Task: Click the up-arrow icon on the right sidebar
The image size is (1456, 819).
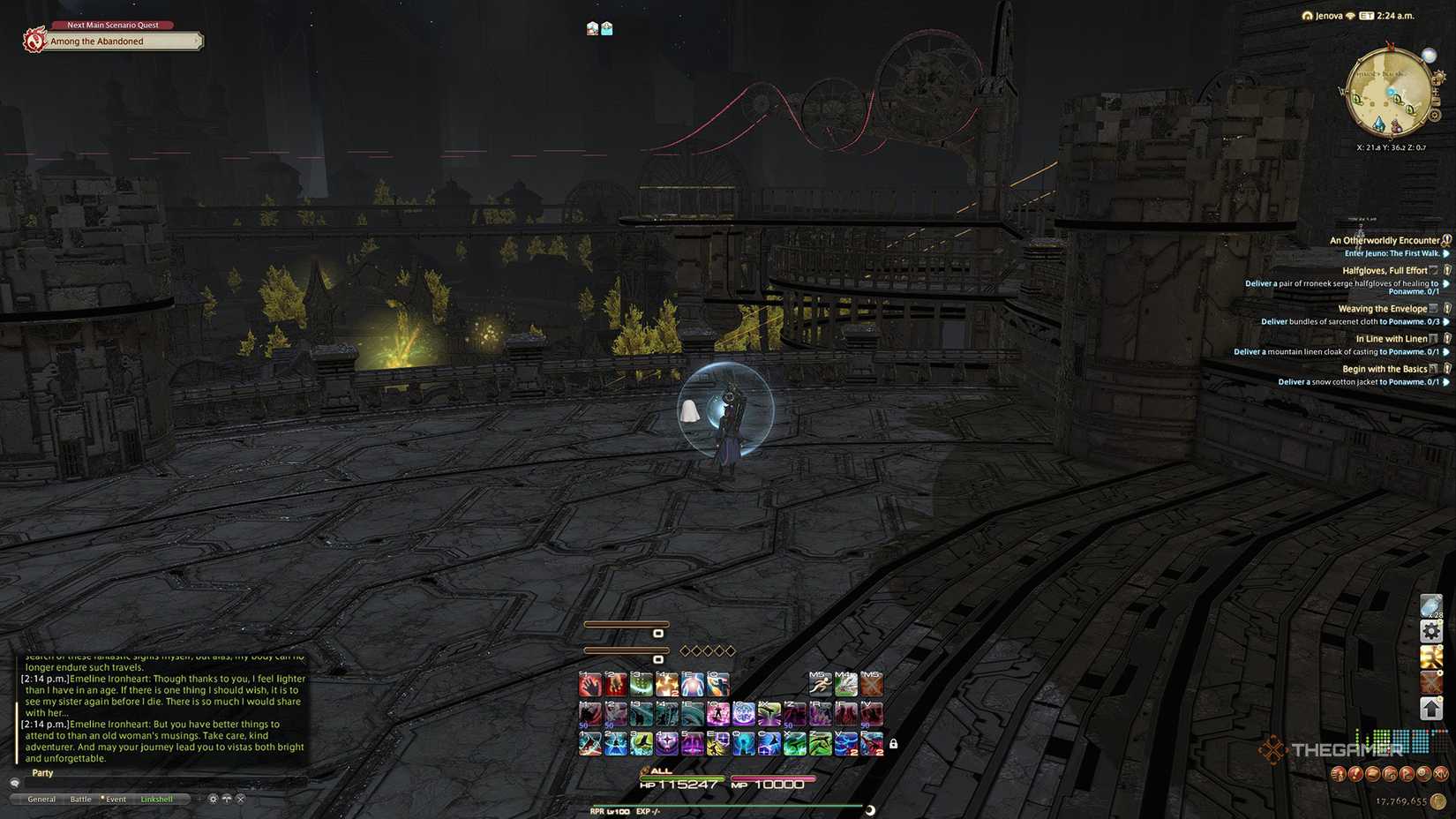Action: (1430, 709)
